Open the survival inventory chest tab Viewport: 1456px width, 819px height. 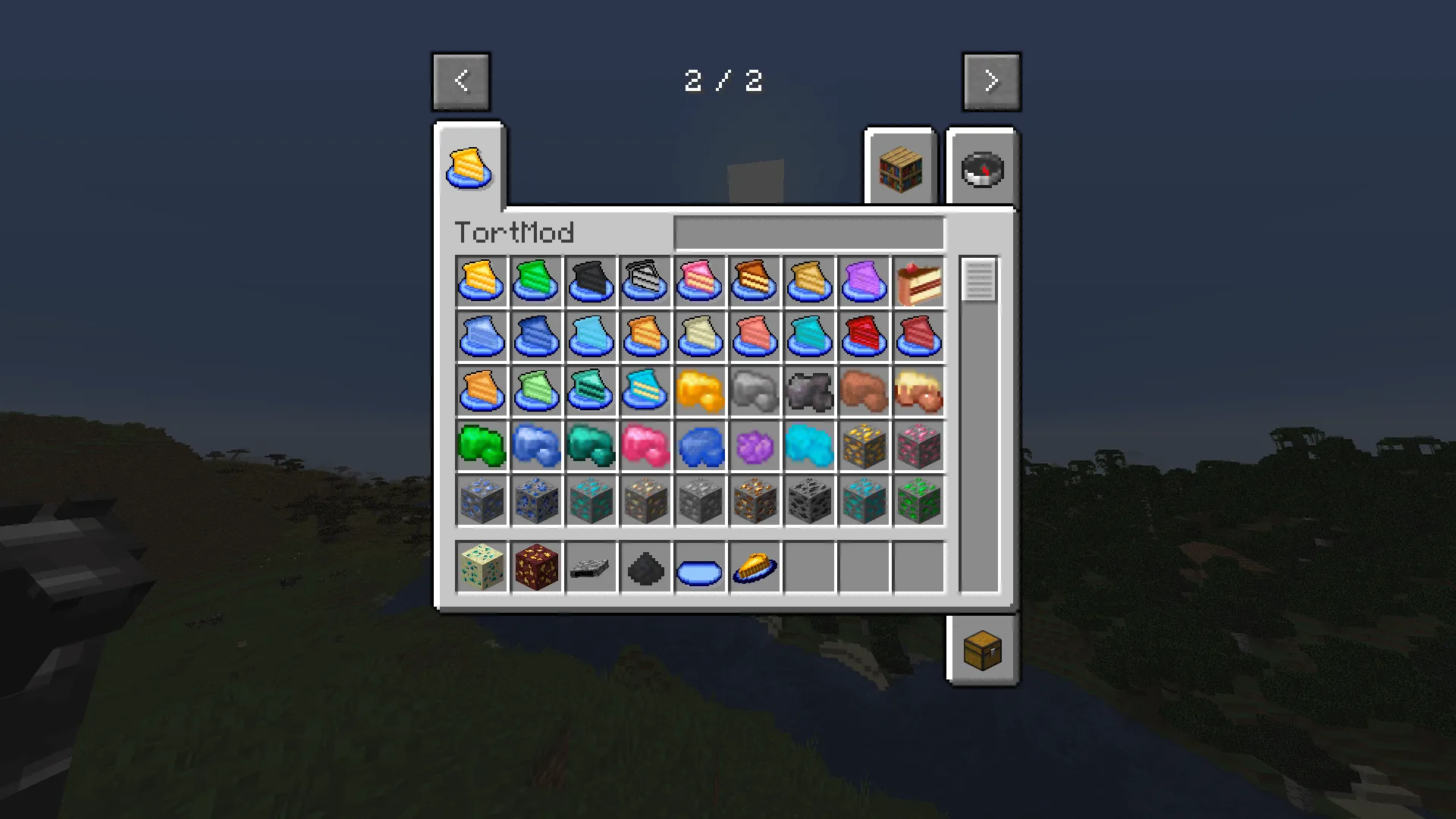[x=981, y=650]
